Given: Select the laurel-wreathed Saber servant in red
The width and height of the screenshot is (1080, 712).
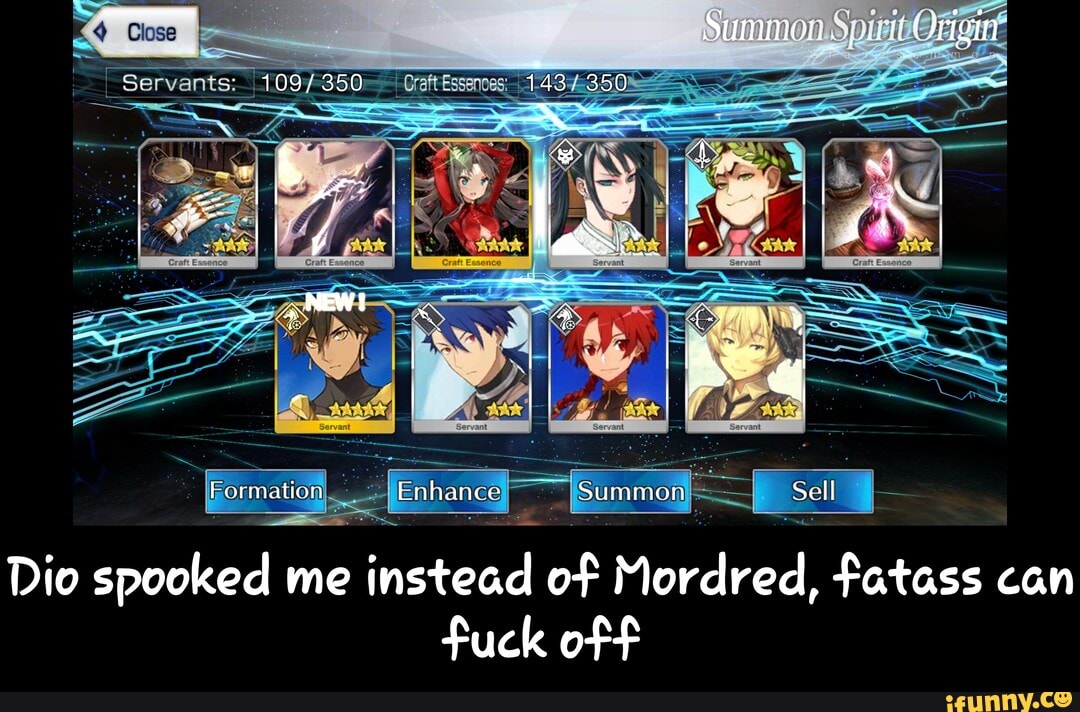Looking at the screenshot, I should coord(745,204).
